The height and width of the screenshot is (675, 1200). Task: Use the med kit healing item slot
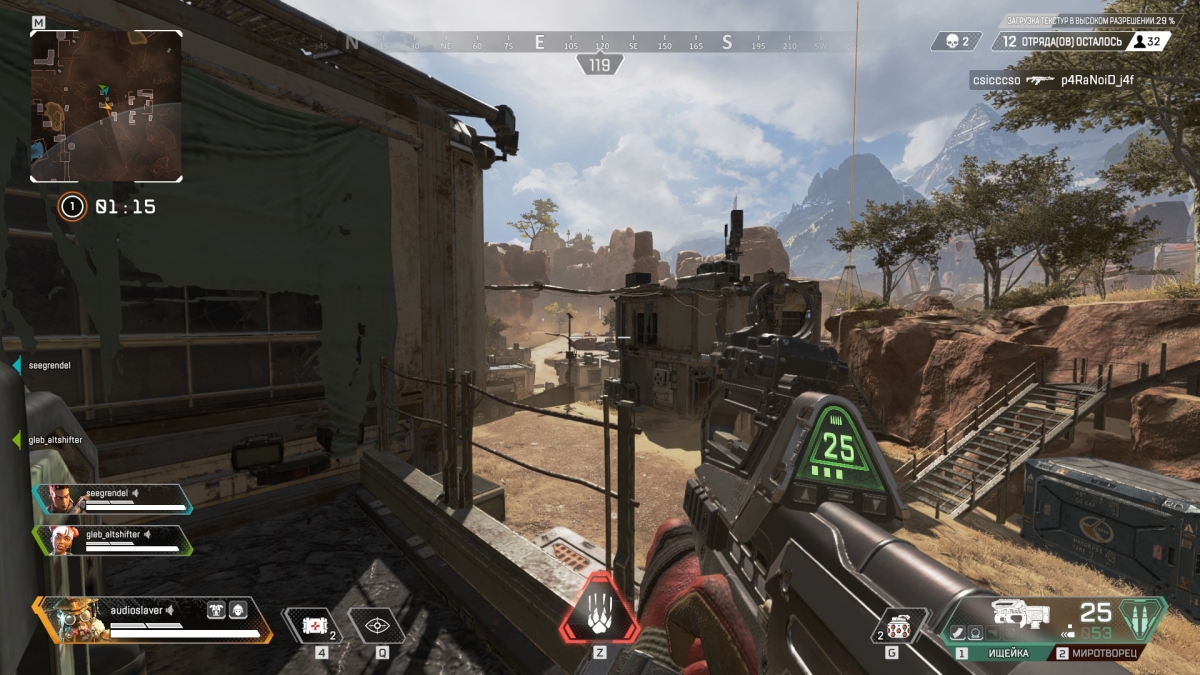(x=314, y=626)
